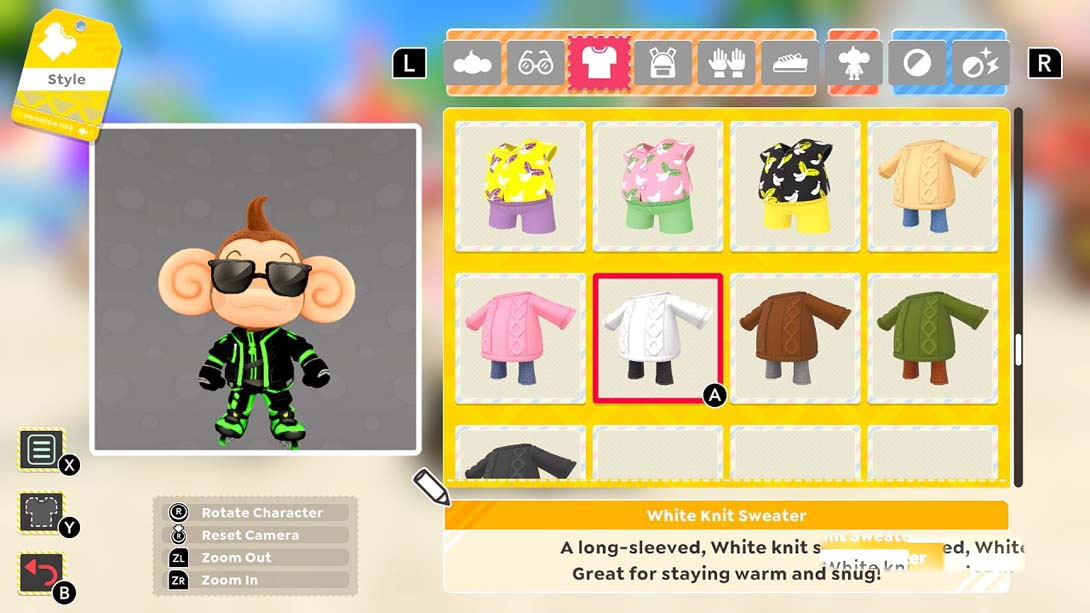Choose the green knit sweater
Screen dimensions: 1090x613
click(x=932, y=338)
